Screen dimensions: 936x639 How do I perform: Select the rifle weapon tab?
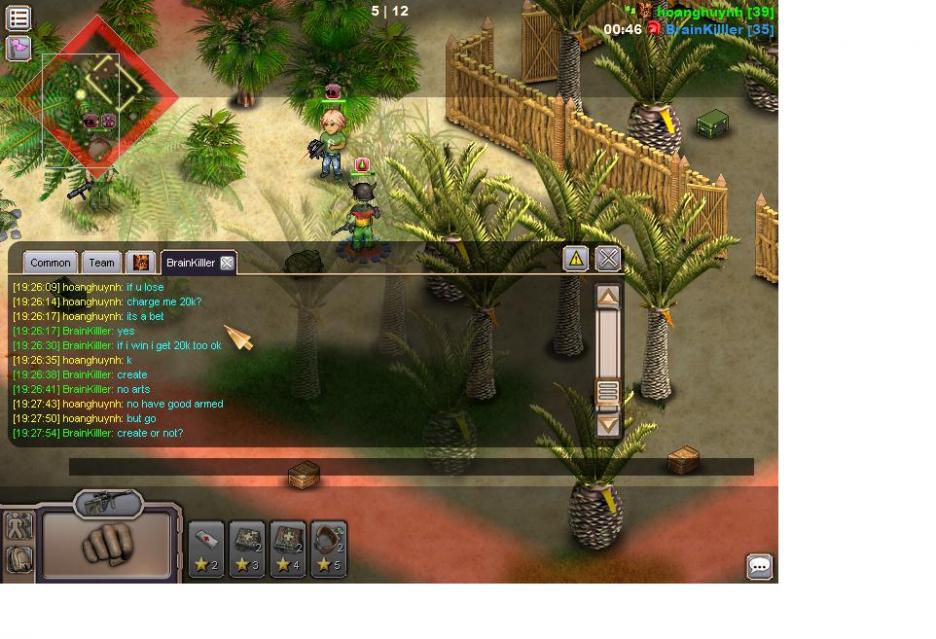tap(107, 501)
